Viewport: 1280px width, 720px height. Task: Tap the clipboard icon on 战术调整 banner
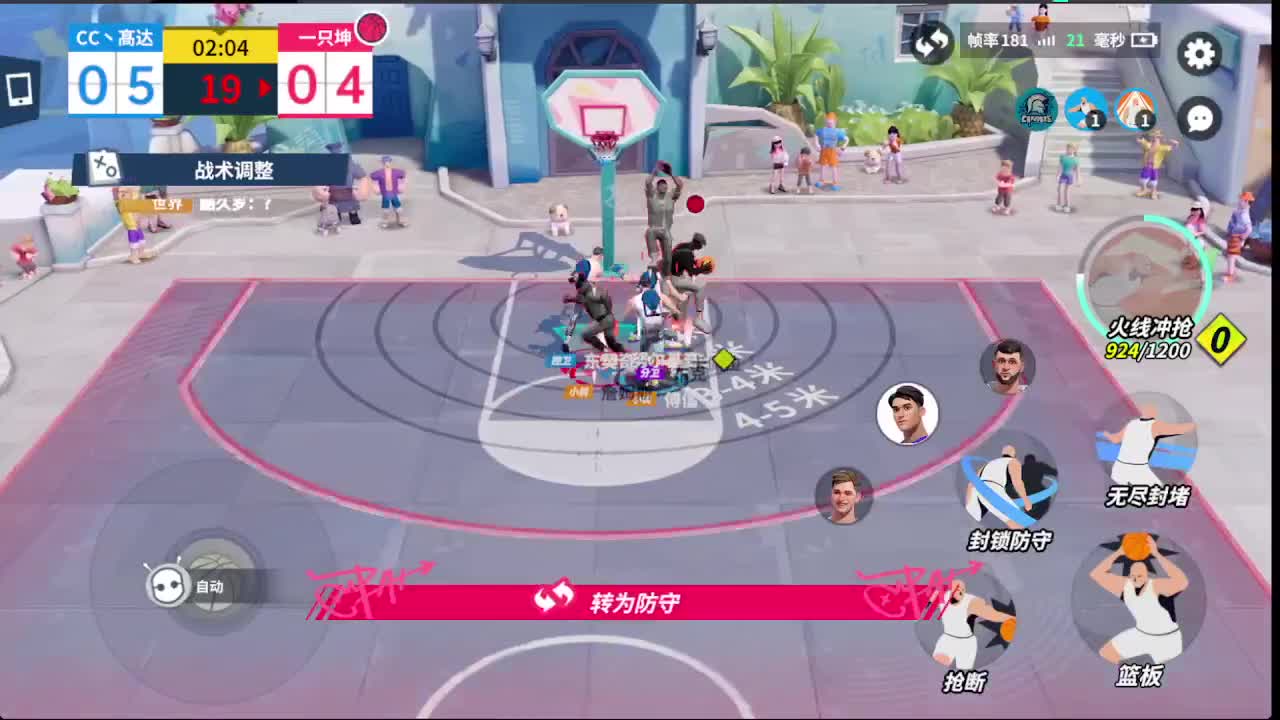tap(107, 168)
